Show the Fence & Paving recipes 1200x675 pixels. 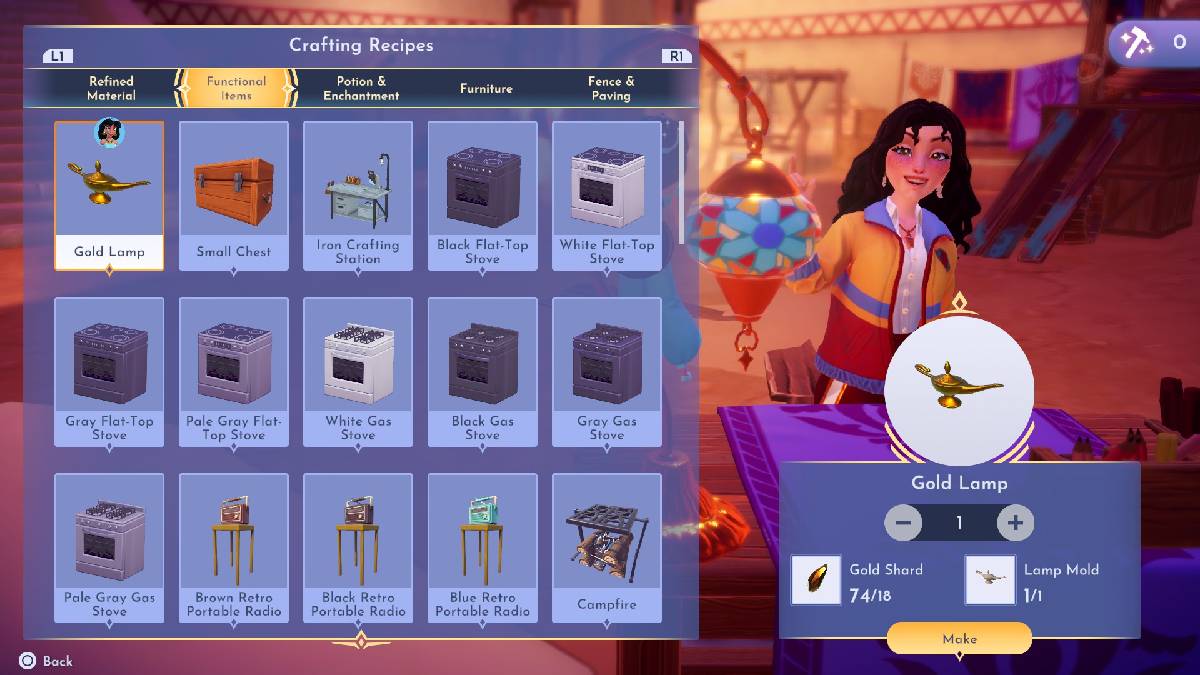tap(611, 88)
